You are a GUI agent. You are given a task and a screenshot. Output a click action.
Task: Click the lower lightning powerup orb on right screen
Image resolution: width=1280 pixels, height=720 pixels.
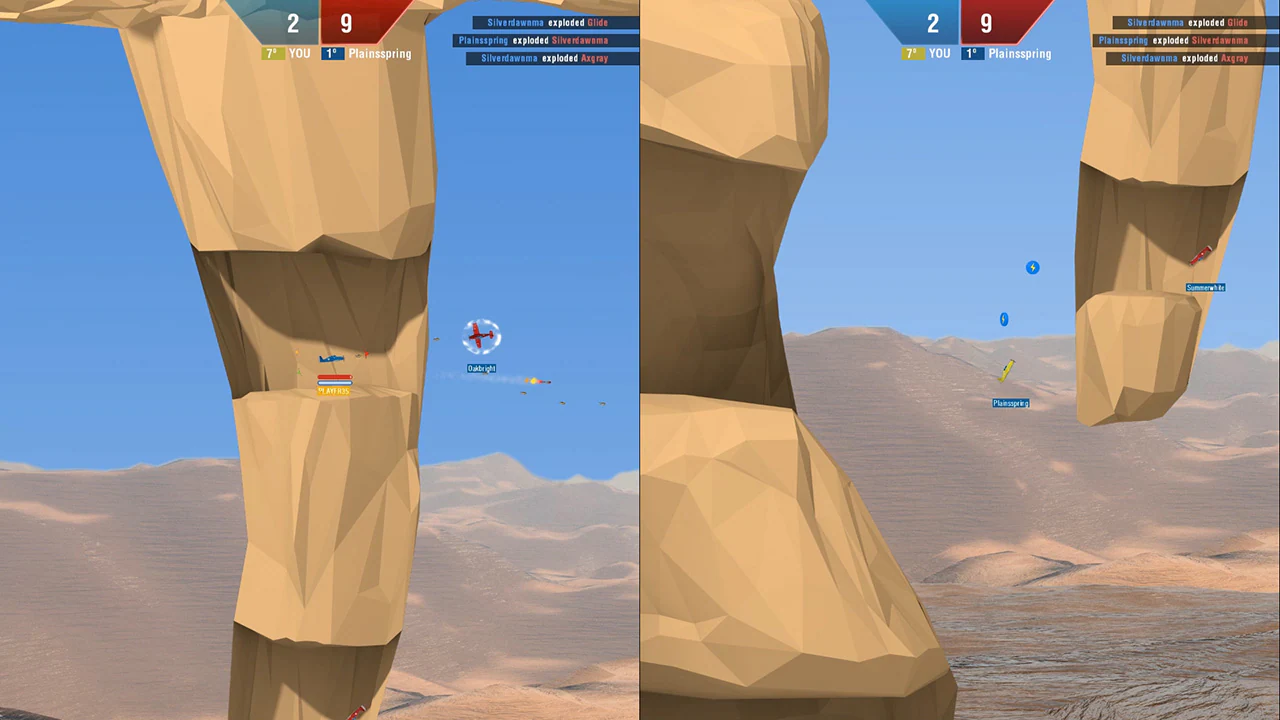[x=1004, y=319]
